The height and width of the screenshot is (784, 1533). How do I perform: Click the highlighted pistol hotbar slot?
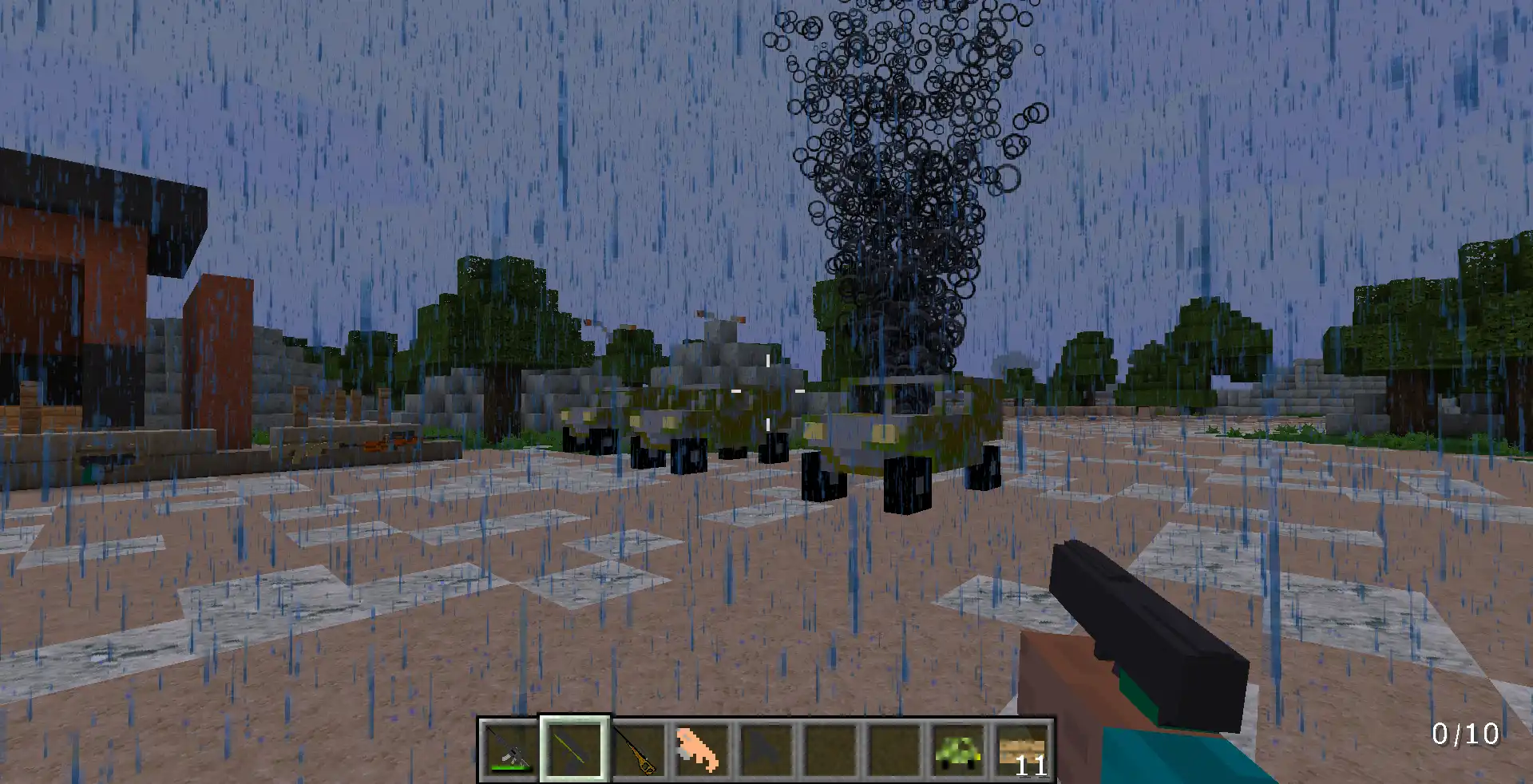574,750
